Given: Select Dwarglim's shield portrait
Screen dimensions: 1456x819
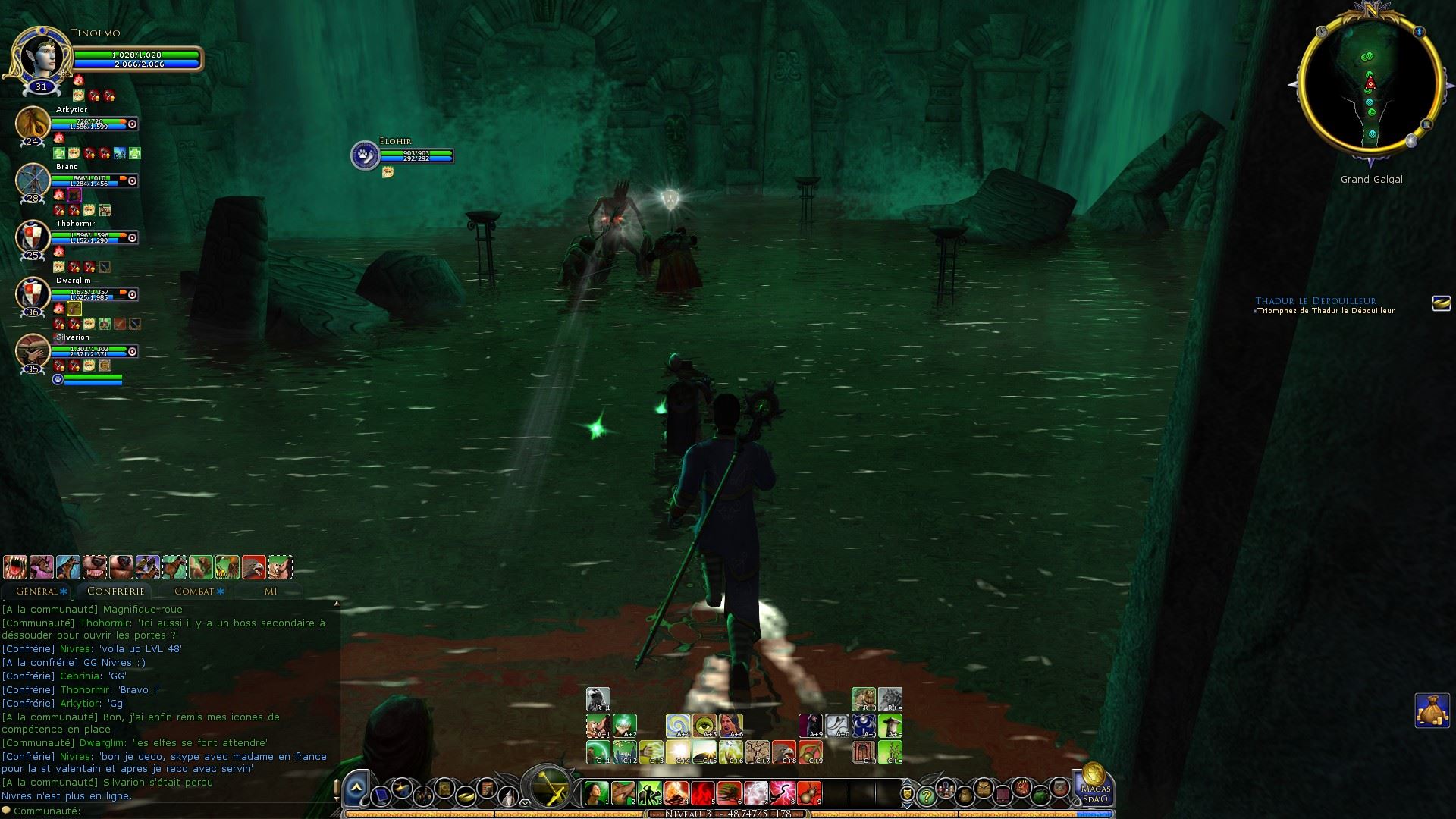Looking at the screenshot, I should coord(33,294).
